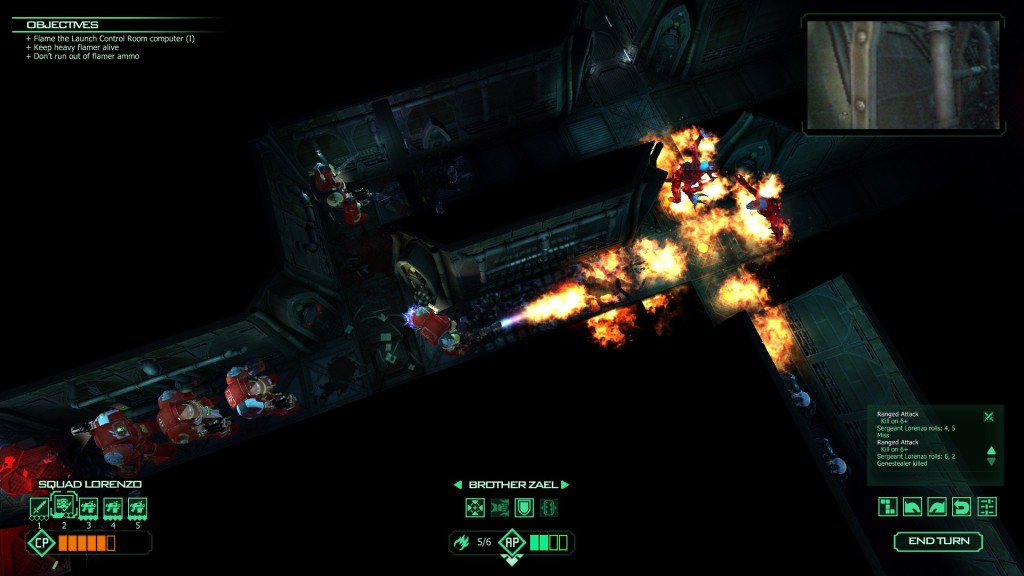Image resolution: width=1024 pixels, height=576 pixels.
Task: Open the tactical map grid button
Action: point(888,506)
